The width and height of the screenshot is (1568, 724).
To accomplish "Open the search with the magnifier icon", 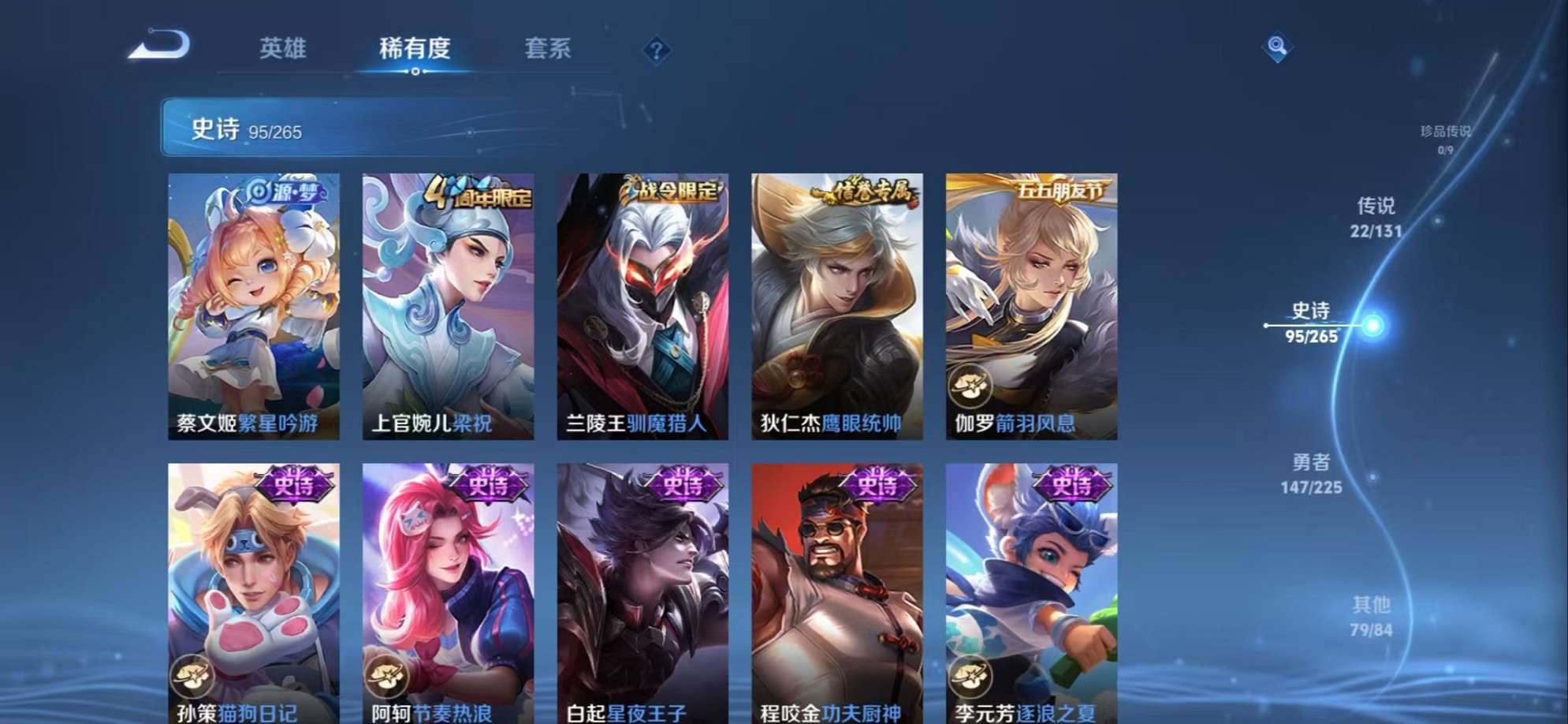I will tap(1277, 48).
